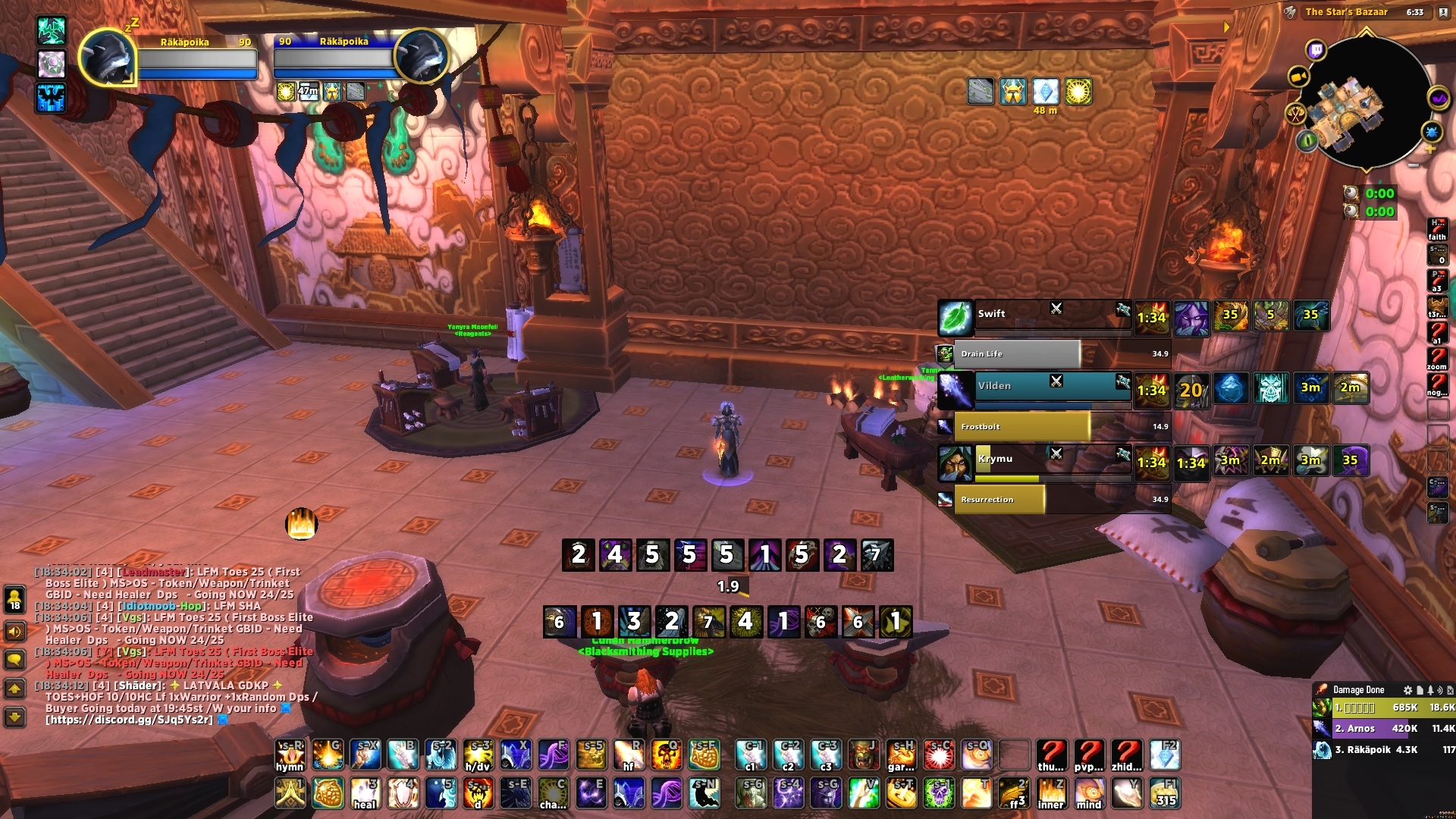Toggle the chat bubble icon in chat sidebar
Screen dimensions: 1456x819
(x=14, y=659)
